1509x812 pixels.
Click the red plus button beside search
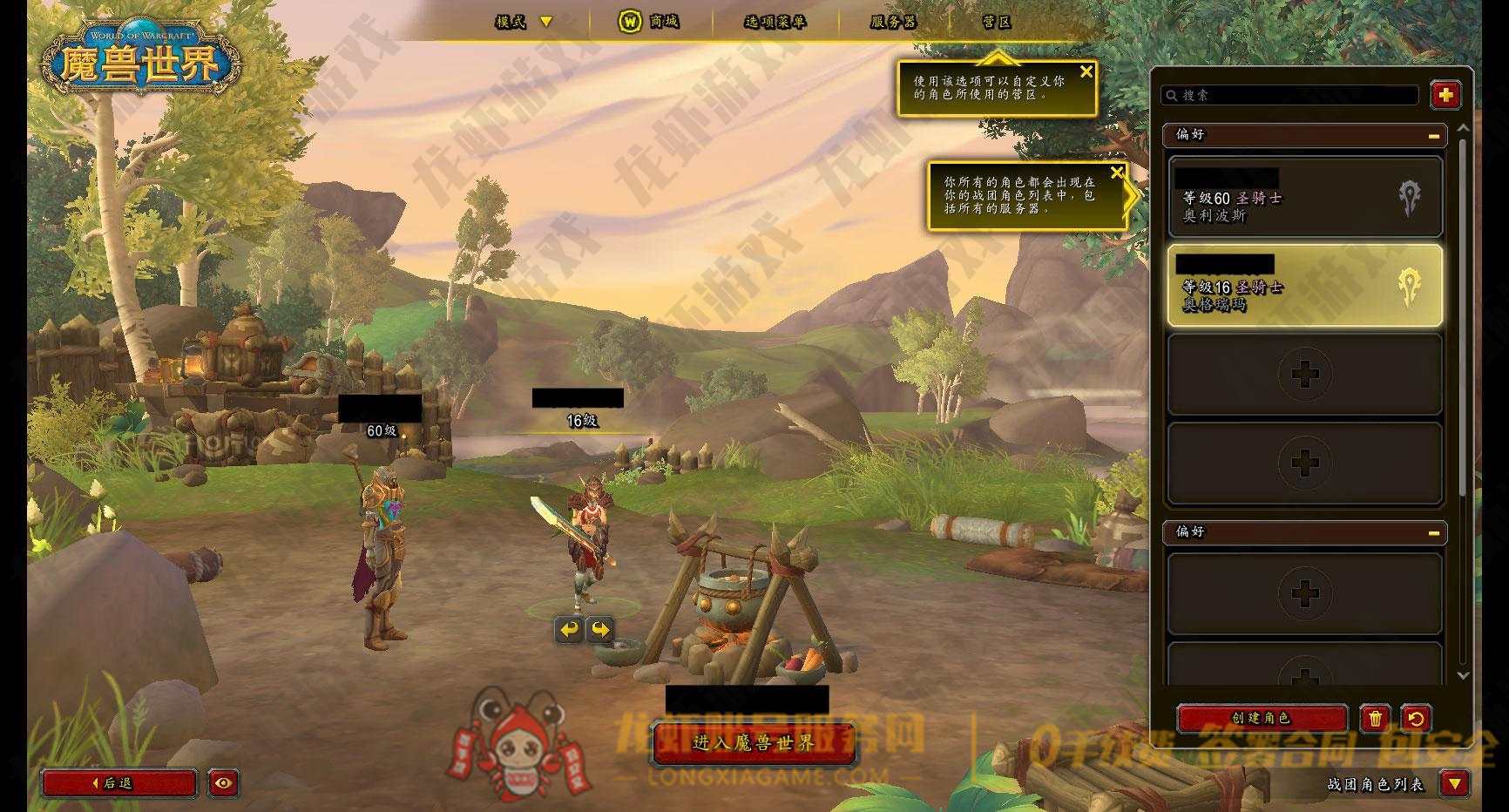pos(1445,95)
